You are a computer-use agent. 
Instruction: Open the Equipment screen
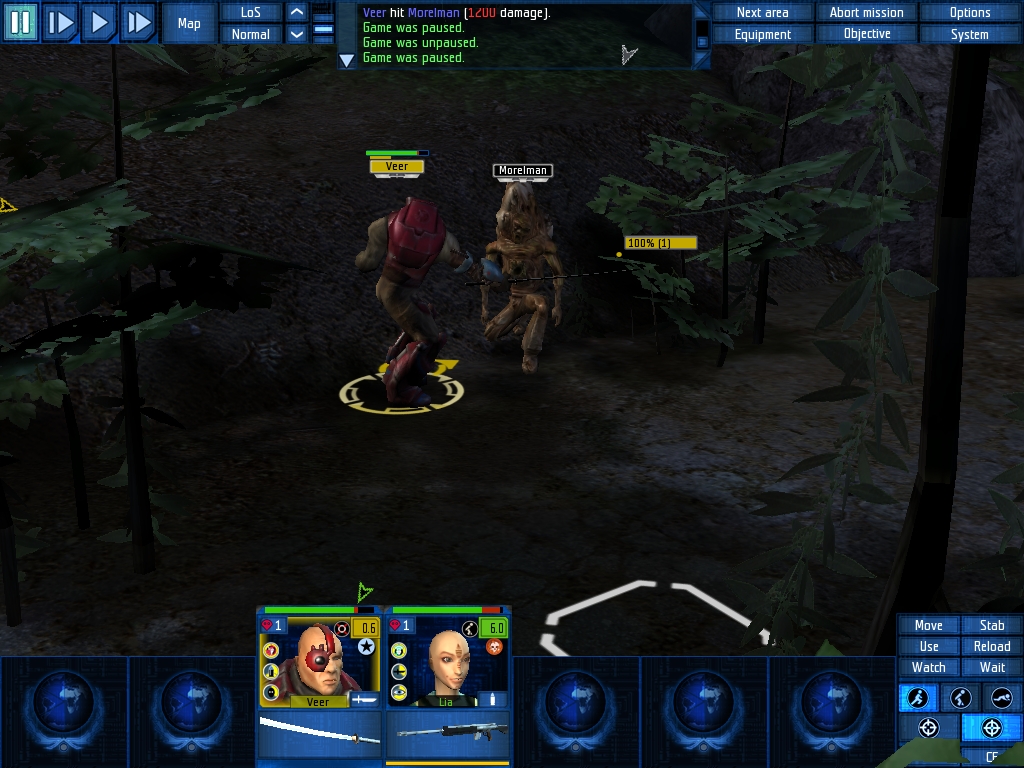coord(762,34)
